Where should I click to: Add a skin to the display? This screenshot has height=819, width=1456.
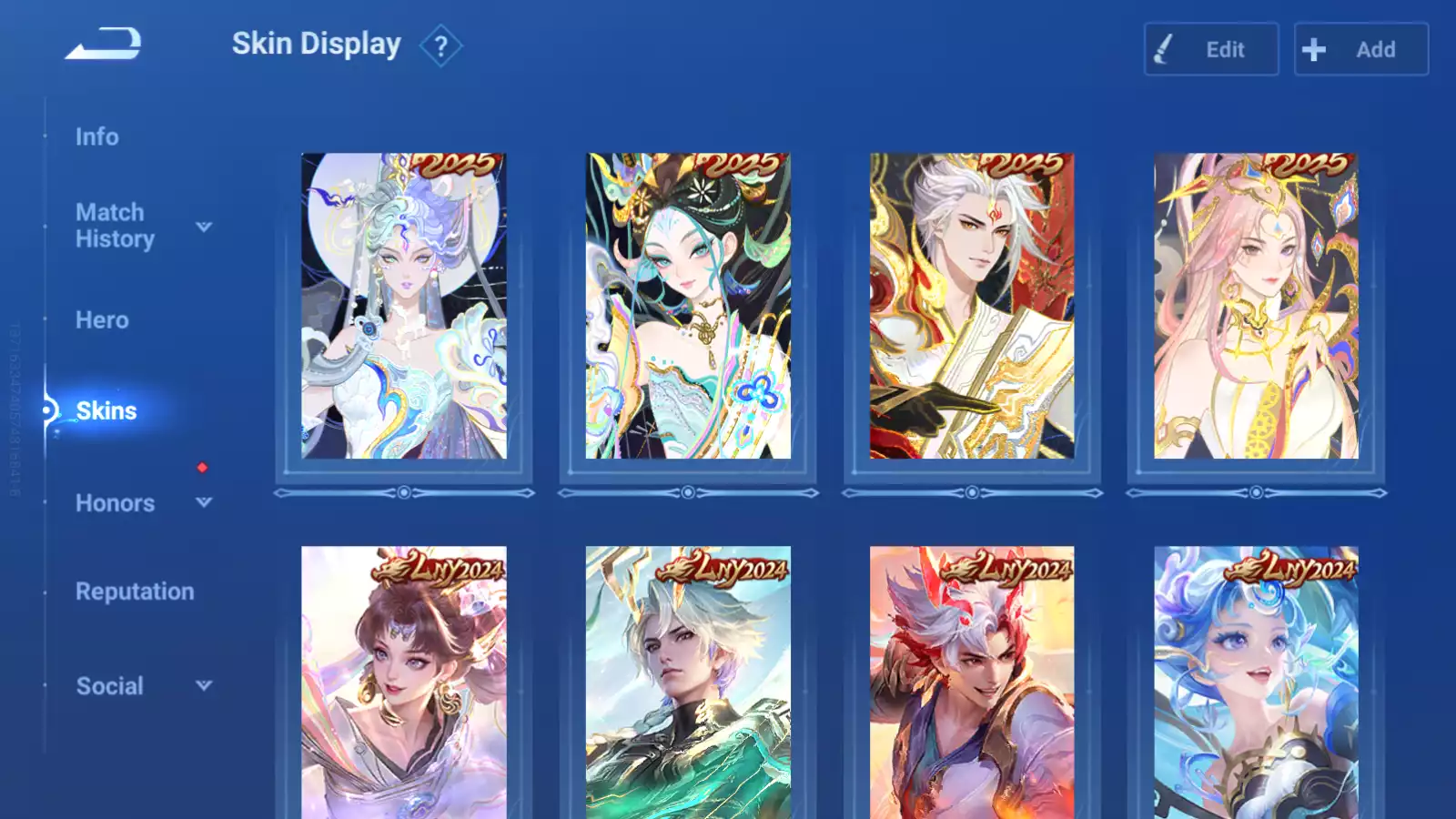[1360, 49]
